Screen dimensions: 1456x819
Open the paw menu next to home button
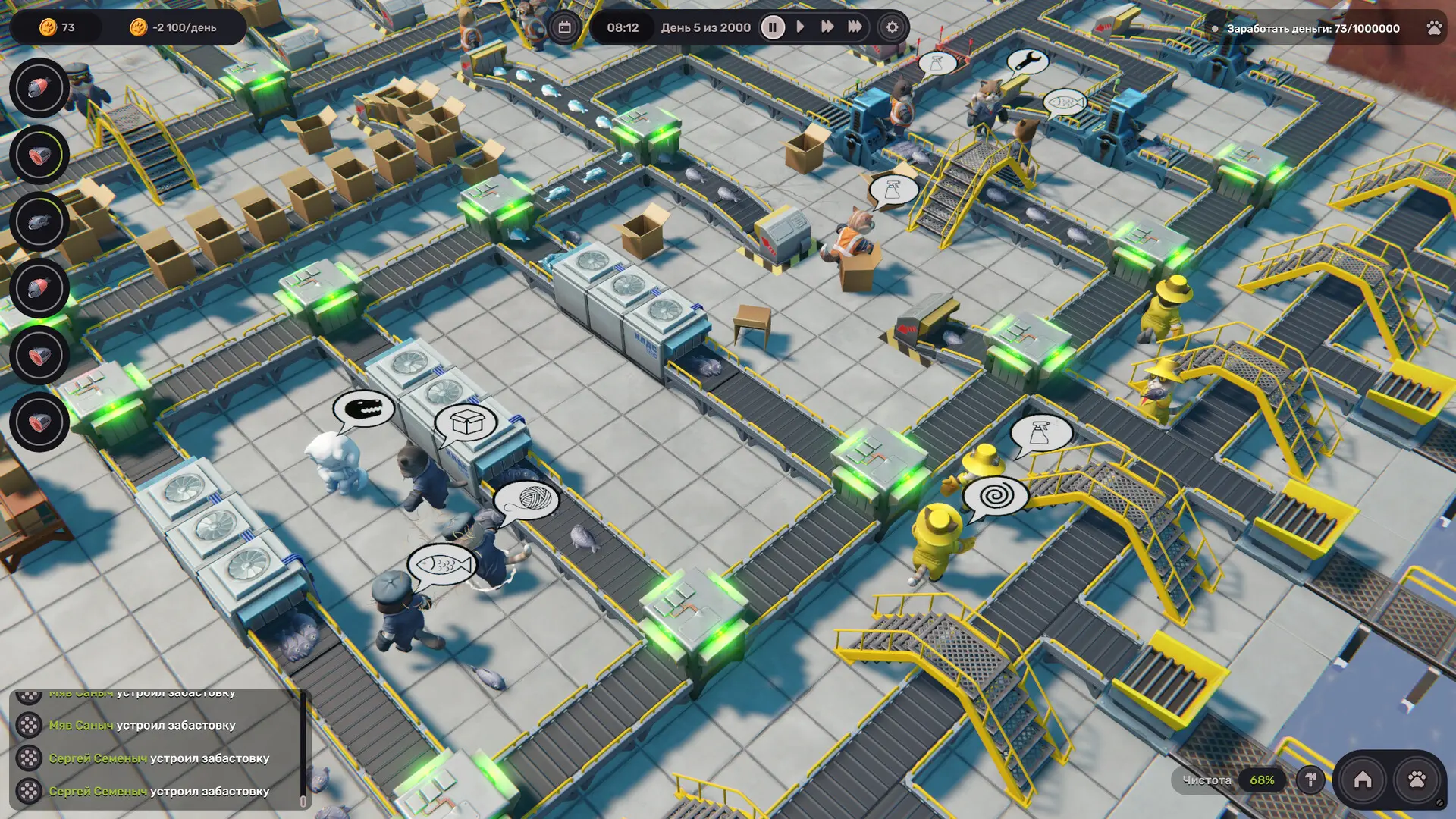[1417, 780]
